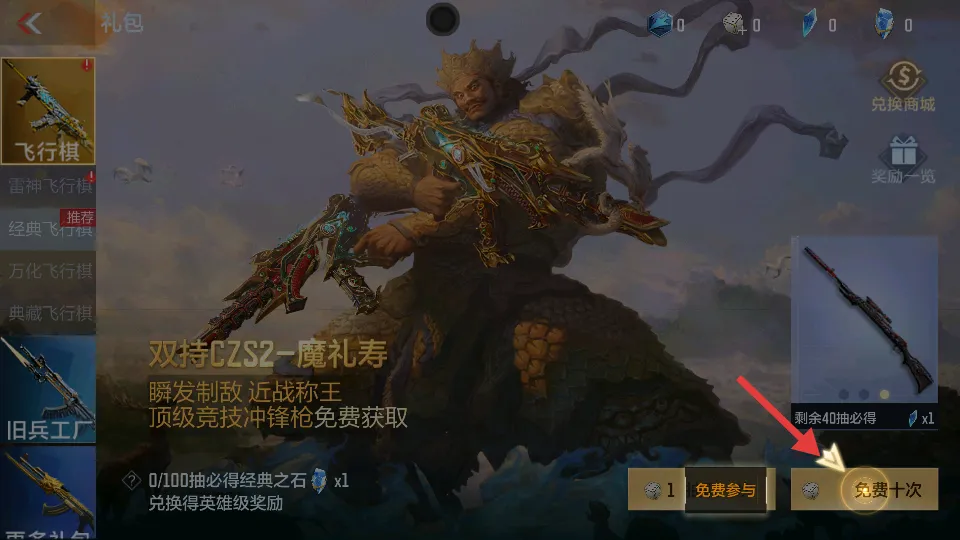960x540 pixels.
Task: Switch to 雷神飞行棋 sub-tab
Action: tap(48, 186)
